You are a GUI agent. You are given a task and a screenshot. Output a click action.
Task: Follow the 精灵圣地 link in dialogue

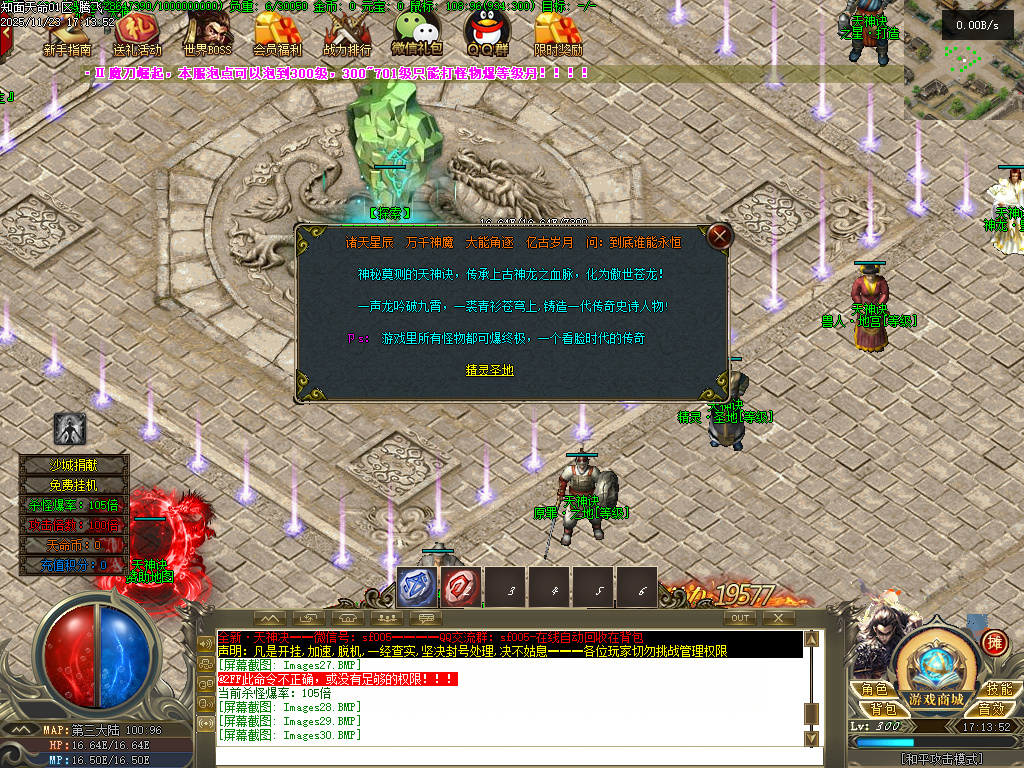coord(490,370)
